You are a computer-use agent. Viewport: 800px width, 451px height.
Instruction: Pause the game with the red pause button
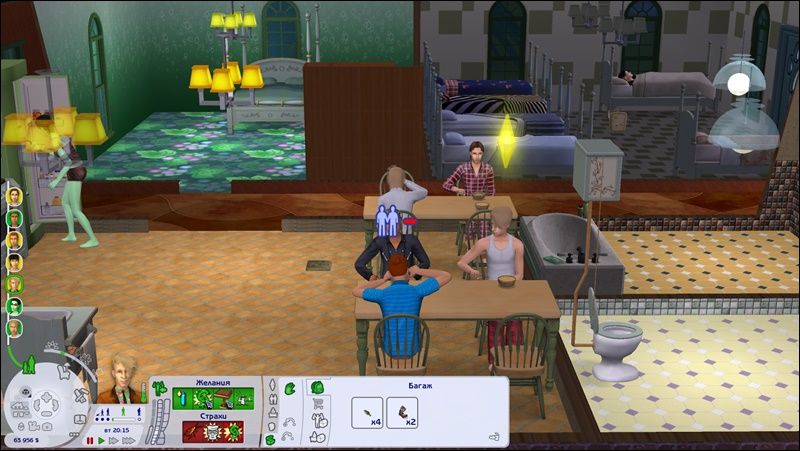[x=89, y=440]
